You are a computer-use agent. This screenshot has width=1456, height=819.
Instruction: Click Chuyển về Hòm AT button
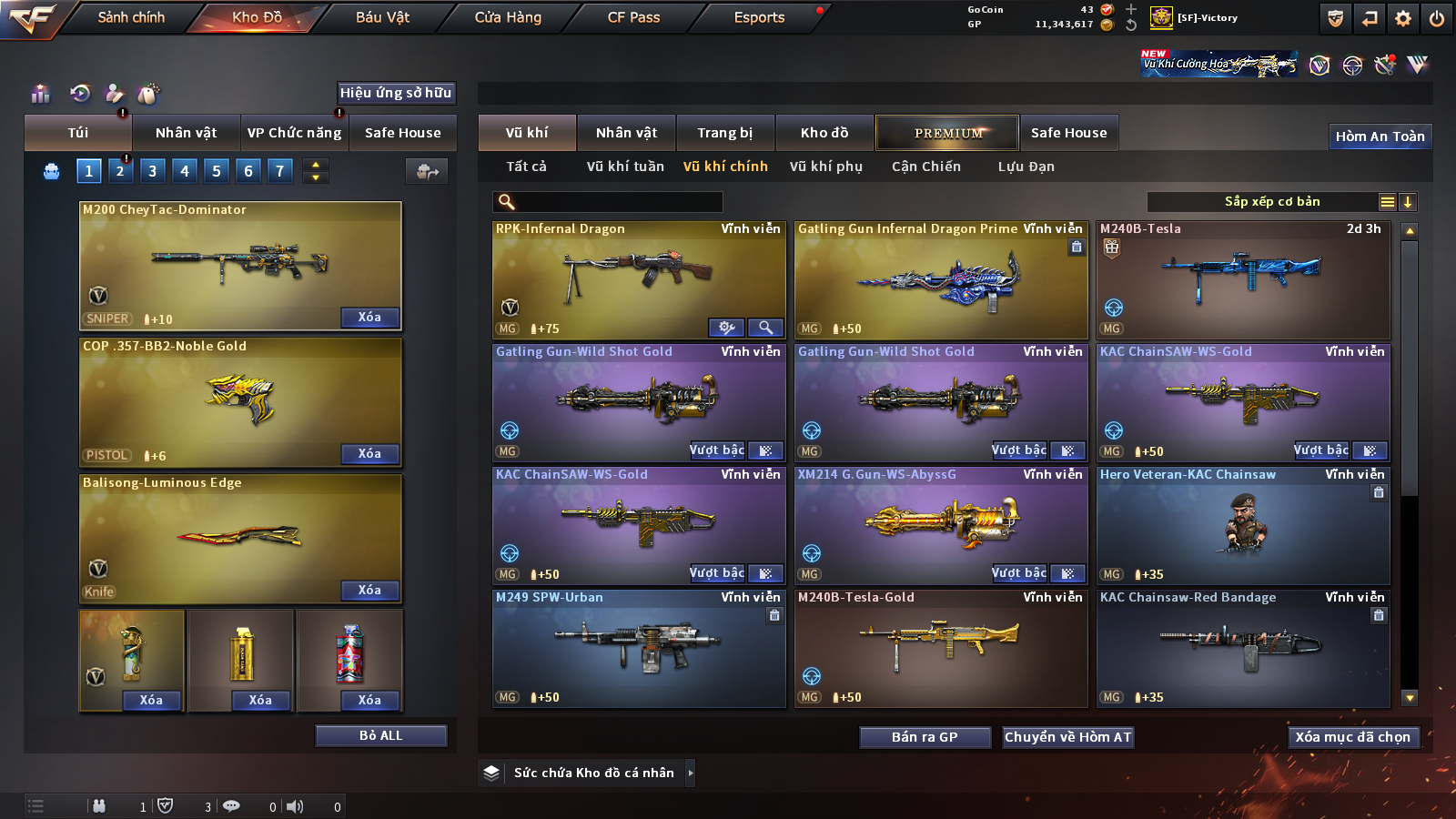tap(1067, 737)
